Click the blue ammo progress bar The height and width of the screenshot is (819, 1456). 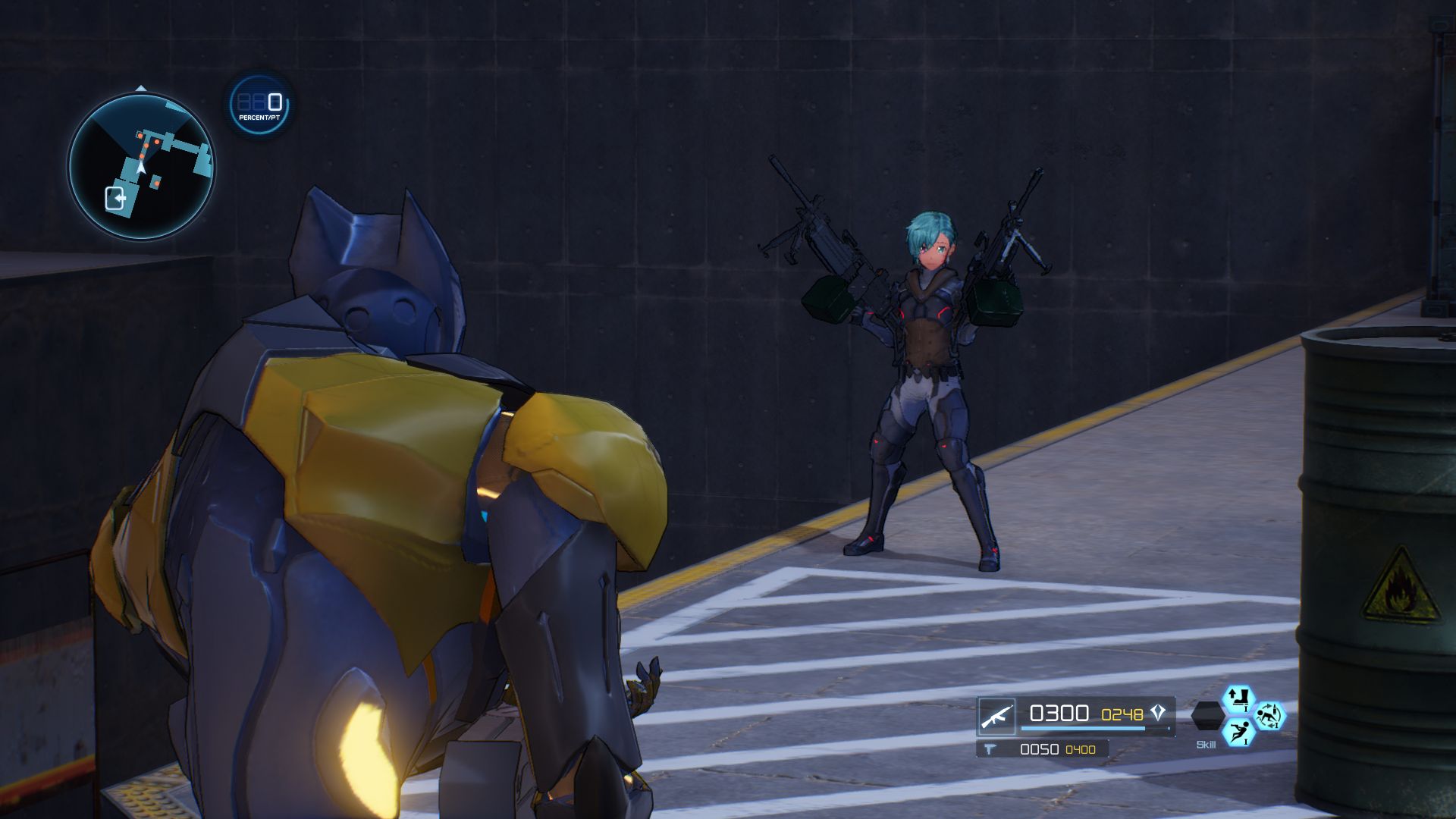click(x=1082, y=728)
